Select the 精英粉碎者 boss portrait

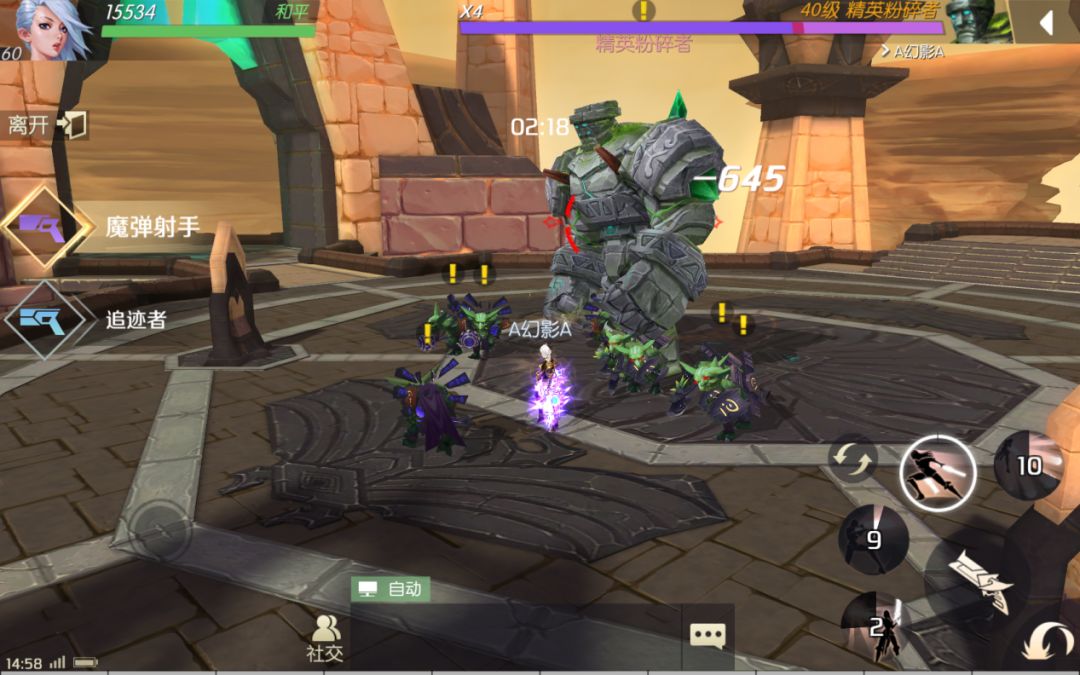[976, 24]
